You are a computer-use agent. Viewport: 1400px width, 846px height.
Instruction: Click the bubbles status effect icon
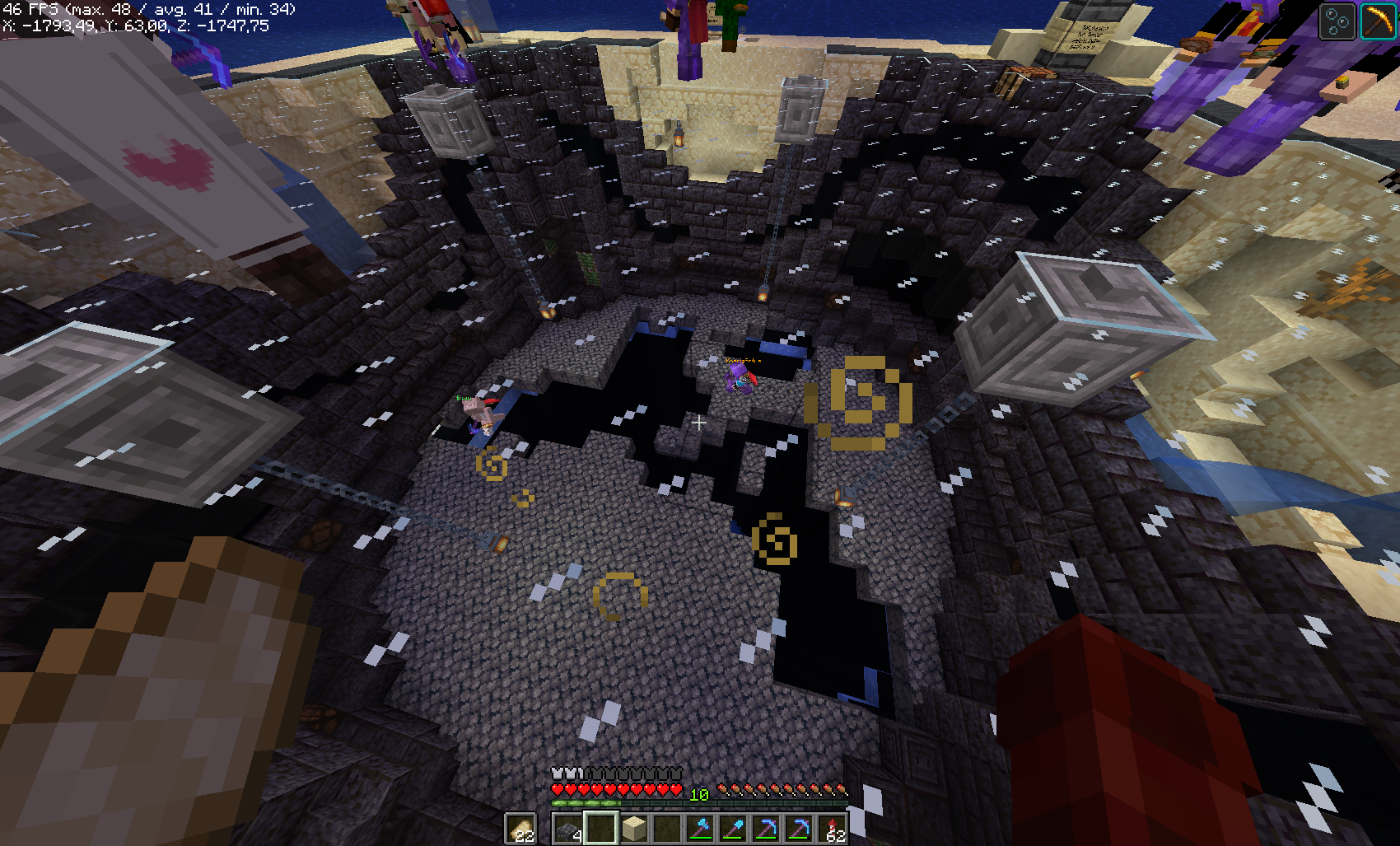1337,21
